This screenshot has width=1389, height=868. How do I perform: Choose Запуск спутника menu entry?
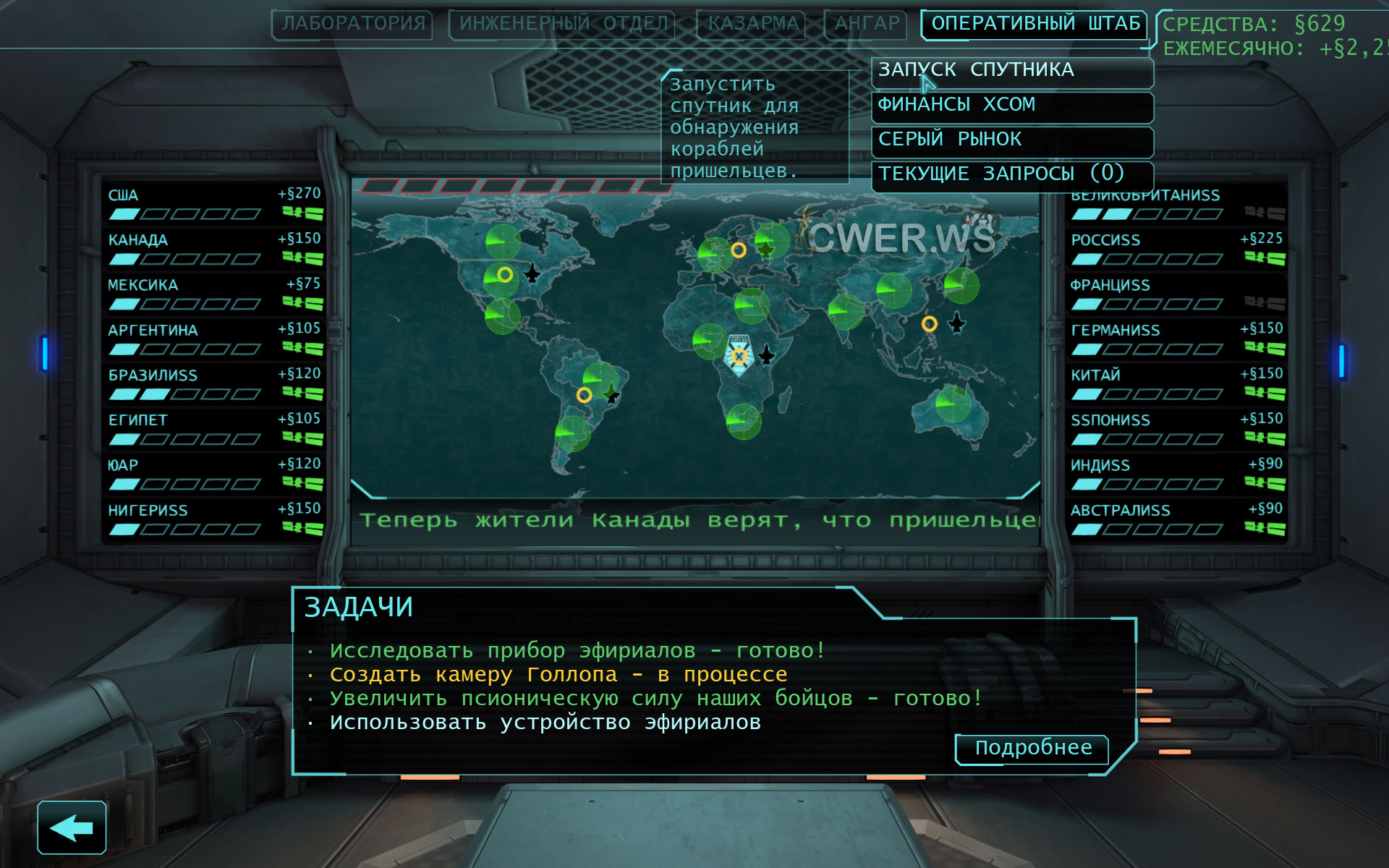(x=1011, y=71)
